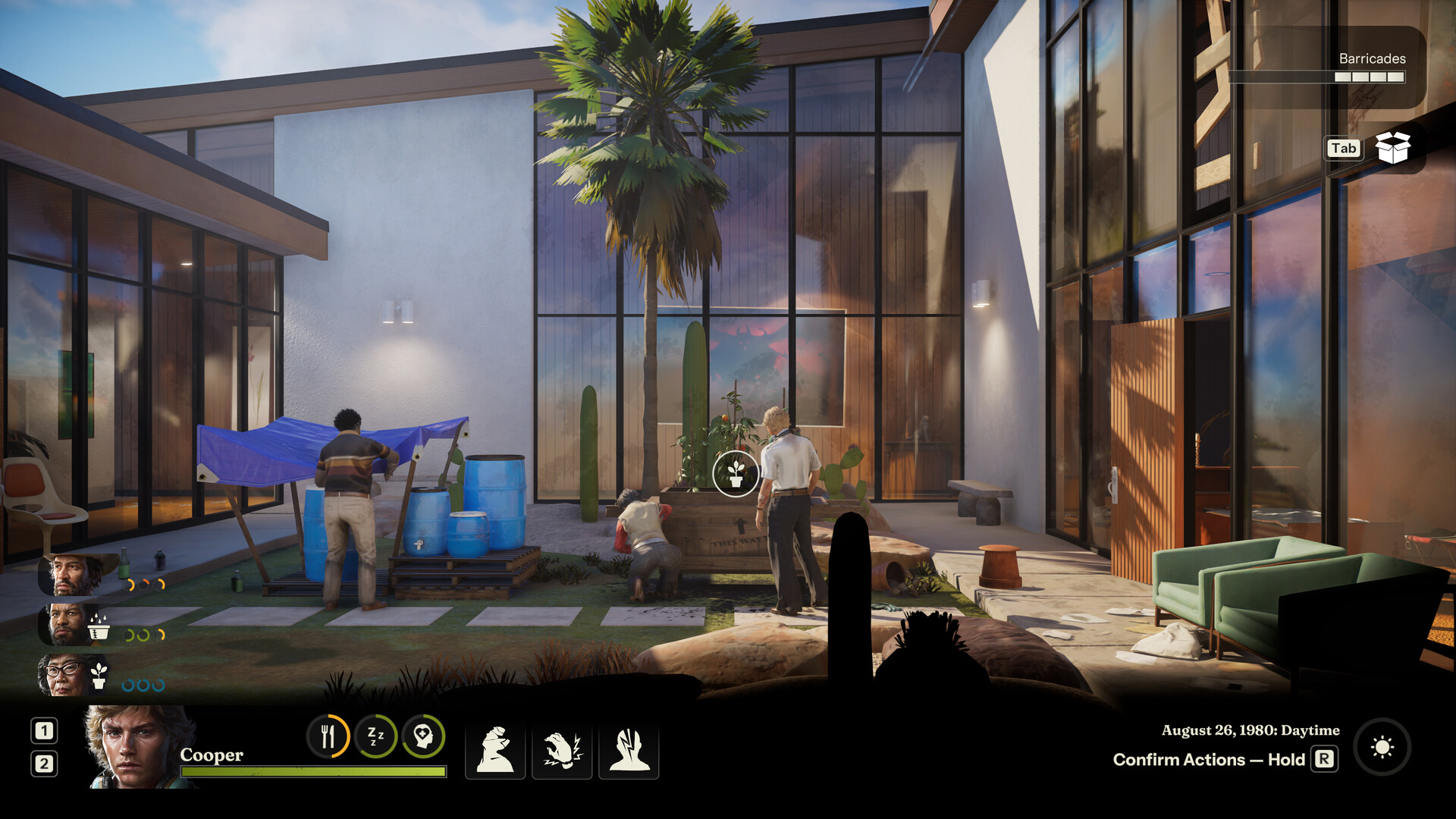Select the survivor portrait with the cowboy hat
The image size is (1456, 819).
click(74, 575)
